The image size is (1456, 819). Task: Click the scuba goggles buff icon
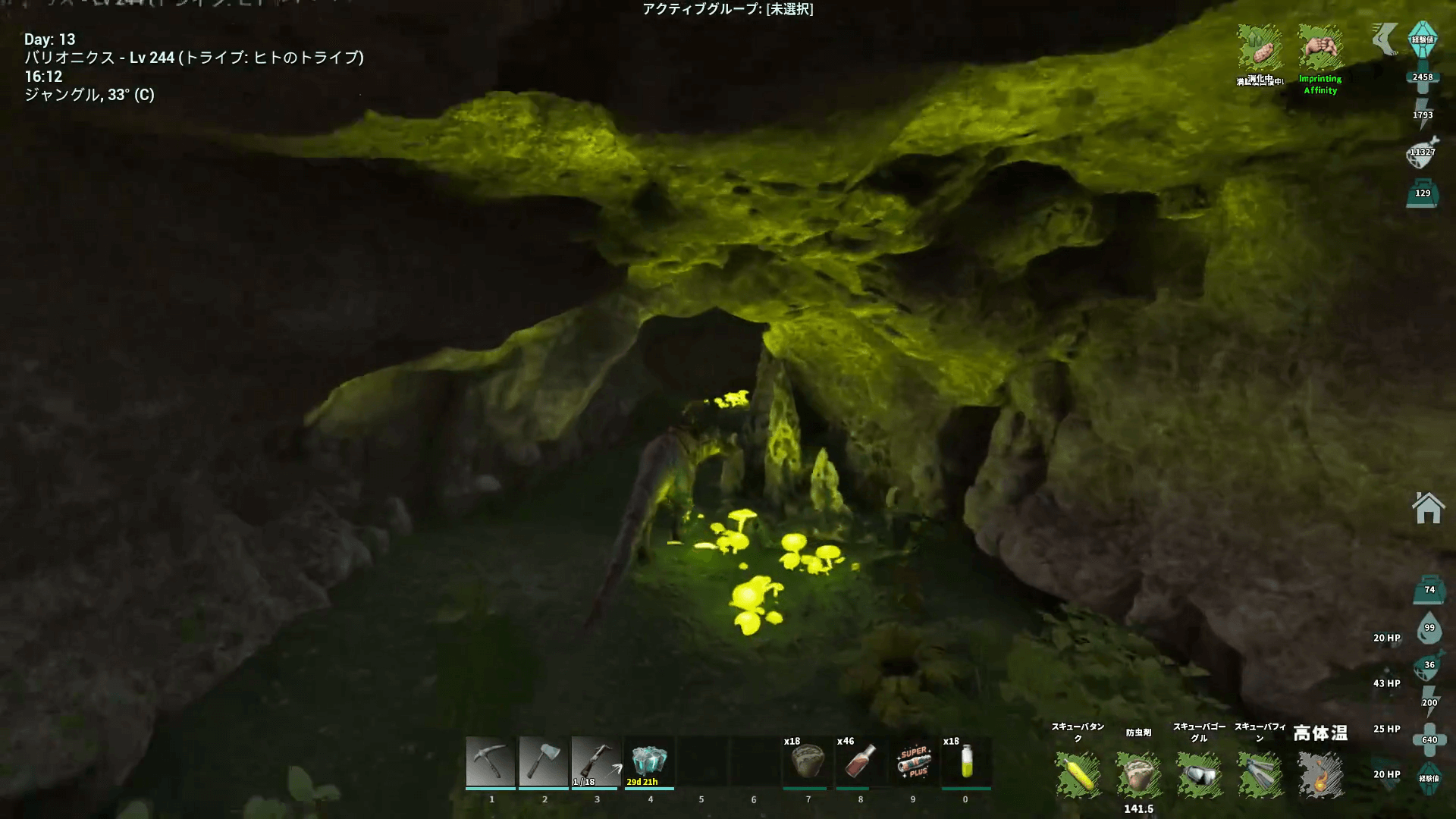click(1199, 775)
